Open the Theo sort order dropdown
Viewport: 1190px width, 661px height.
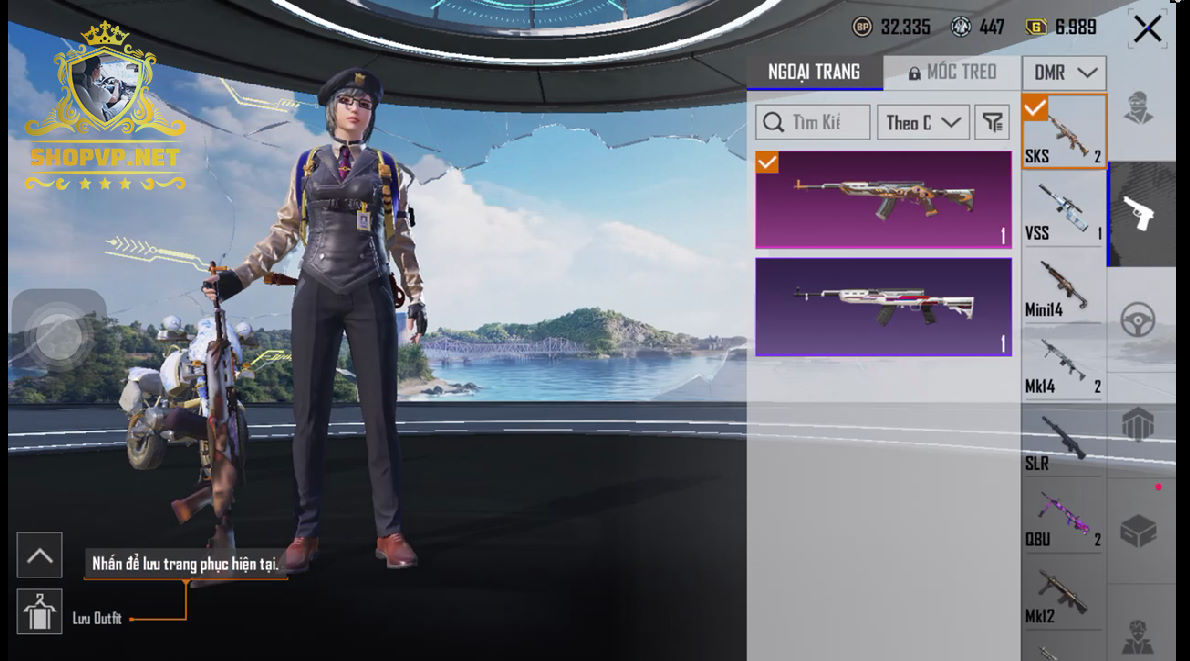point(923,123)
